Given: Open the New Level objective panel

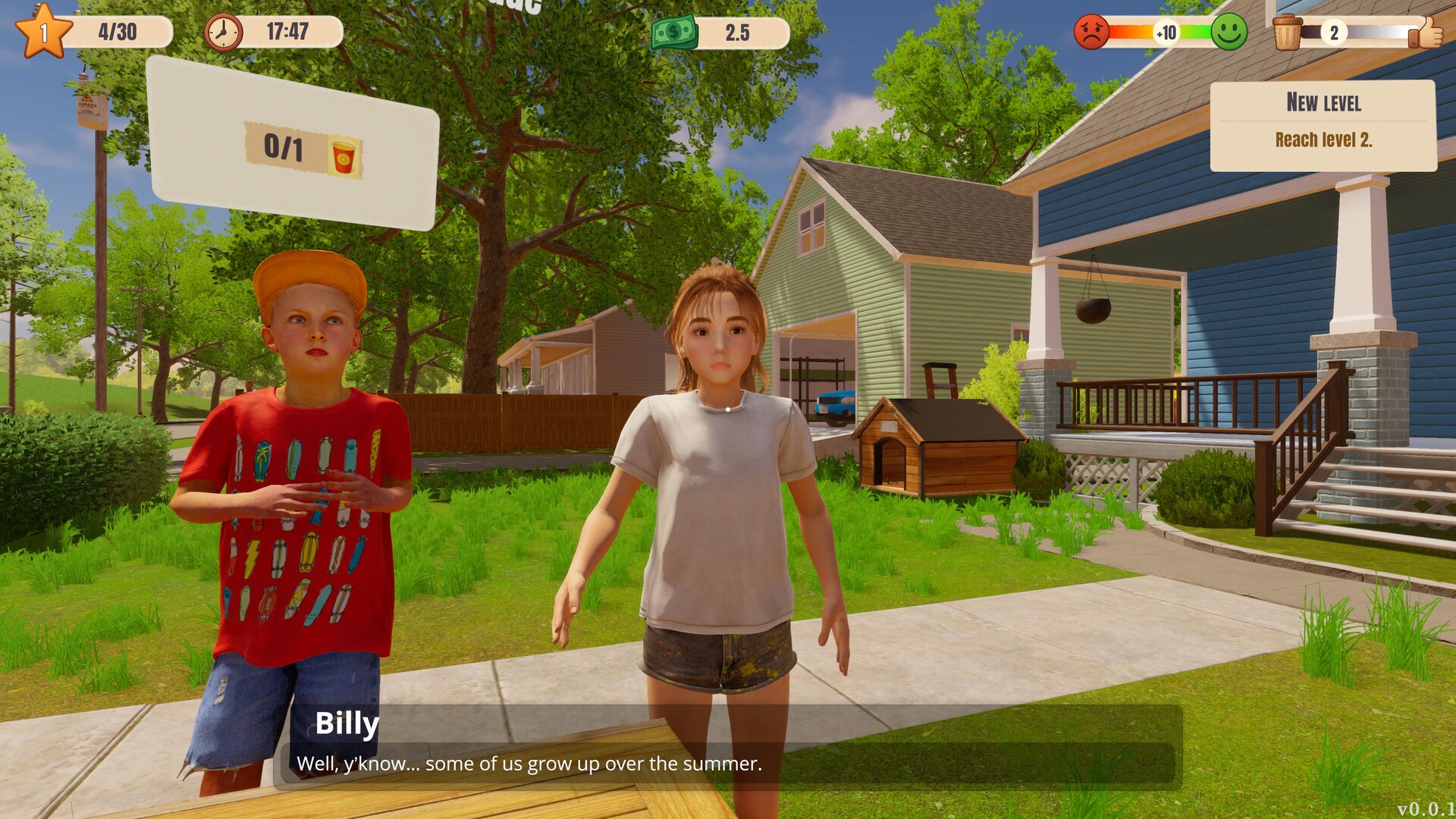Looking at the screenshot, I should pos(1323,125).
